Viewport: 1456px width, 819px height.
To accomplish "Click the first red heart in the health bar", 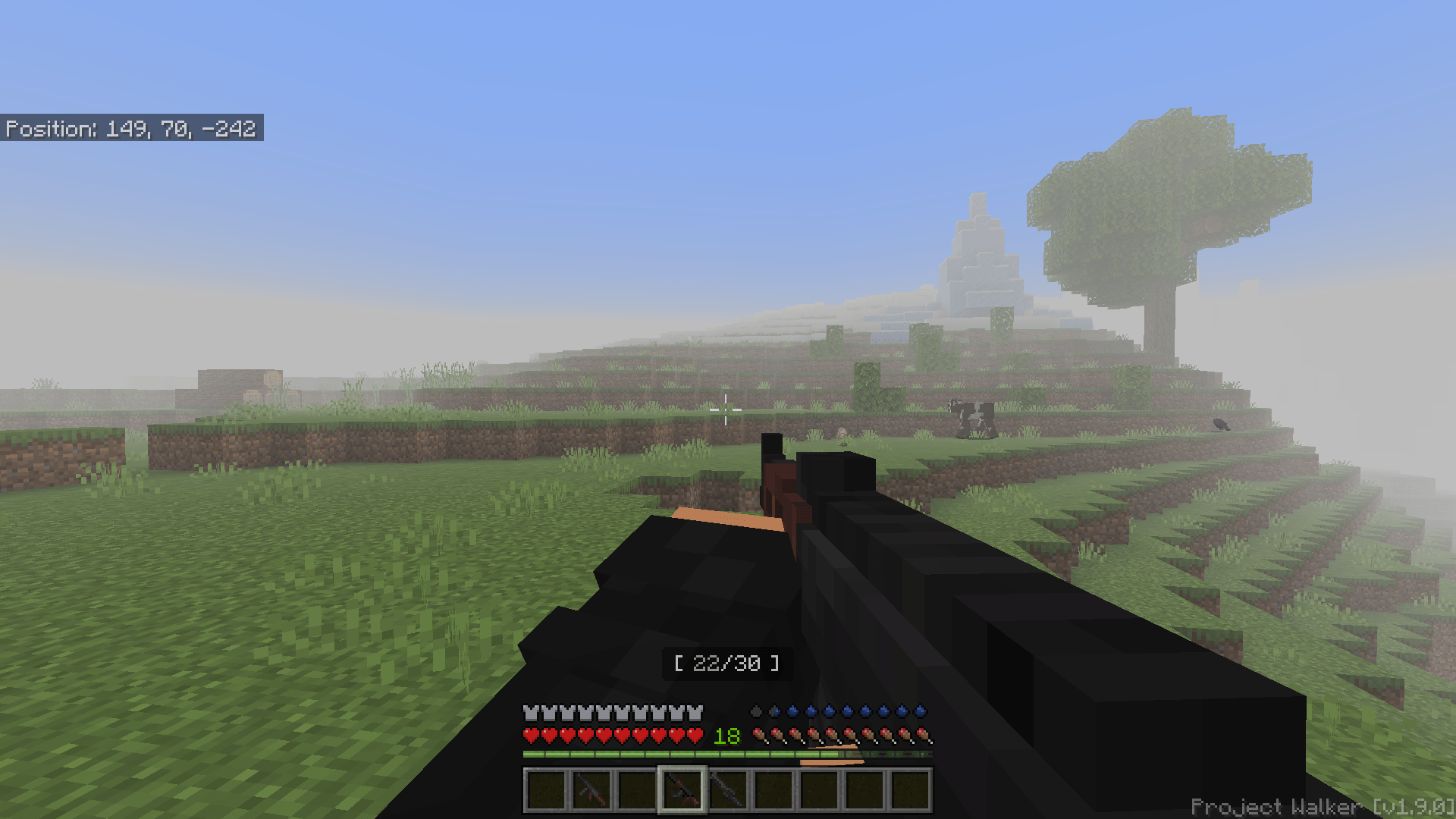I will click(531, 735).
